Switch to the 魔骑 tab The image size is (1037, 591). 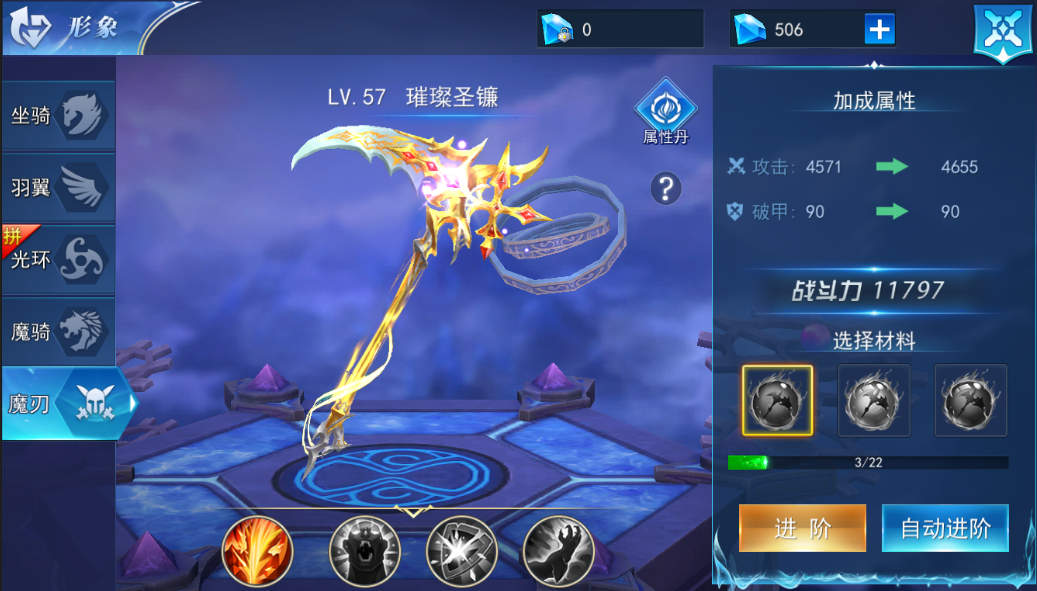pyautogui.click(x=58, y=331)
